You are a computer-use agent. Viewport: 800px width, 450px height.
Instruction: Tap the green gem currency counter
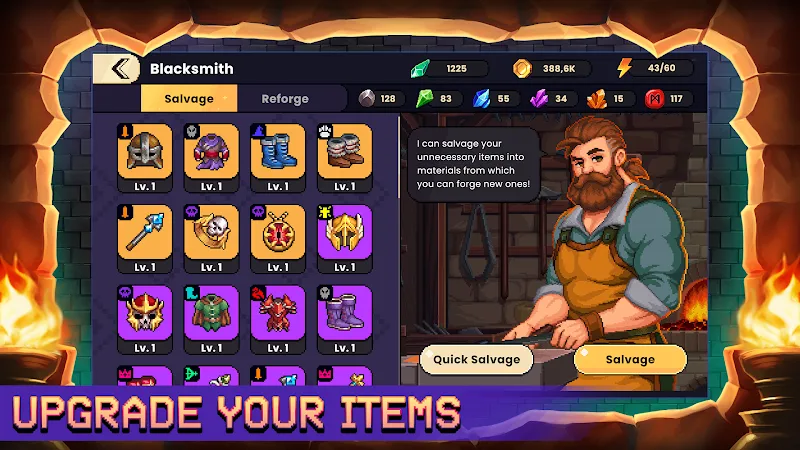point(449,69)
